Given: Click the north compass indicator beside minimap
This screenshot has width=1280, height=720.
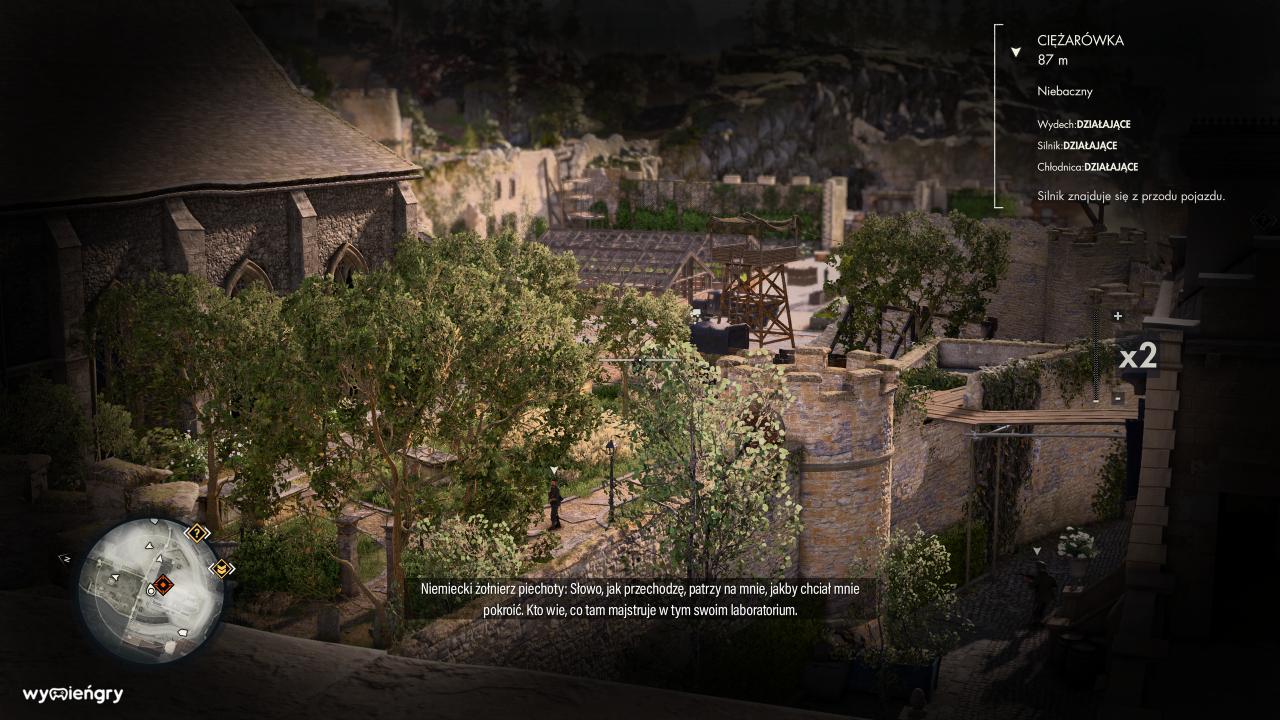Looking at the screenshot, I should [x=65, y=558].
